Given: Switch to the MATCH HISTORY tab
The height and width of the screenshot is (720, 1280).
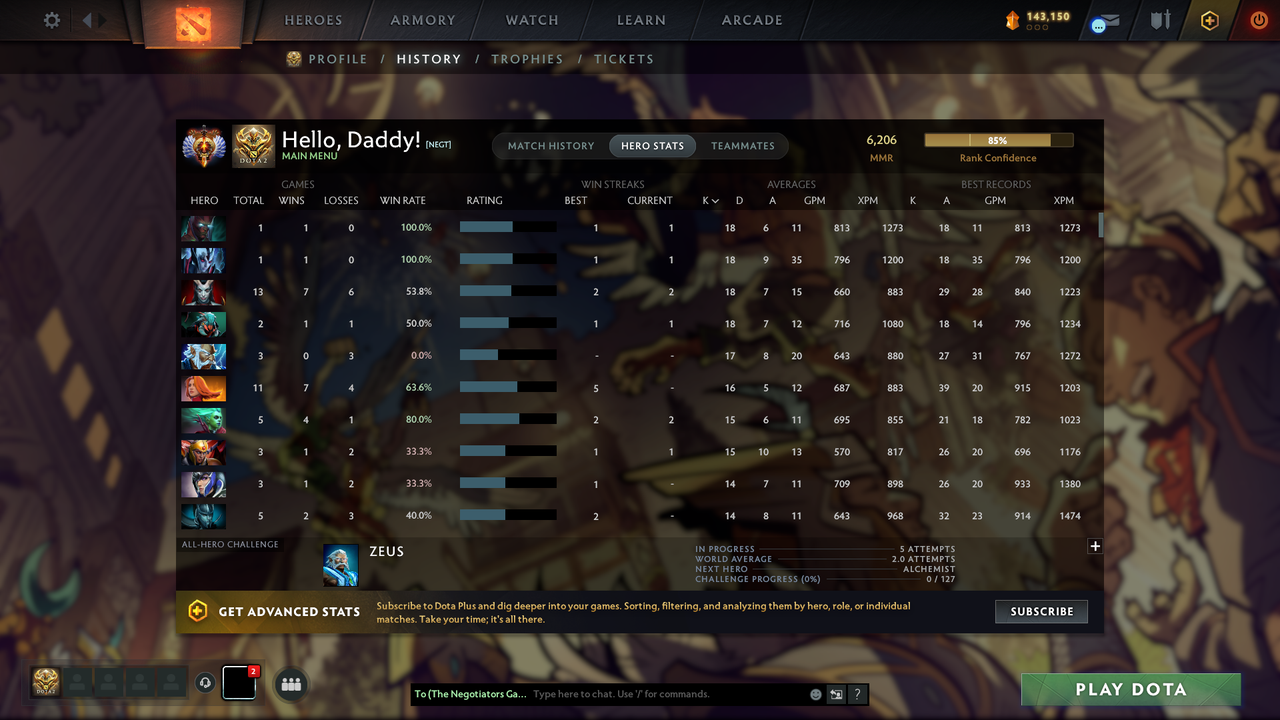Looking at the screenshot, I should point(550,145).
